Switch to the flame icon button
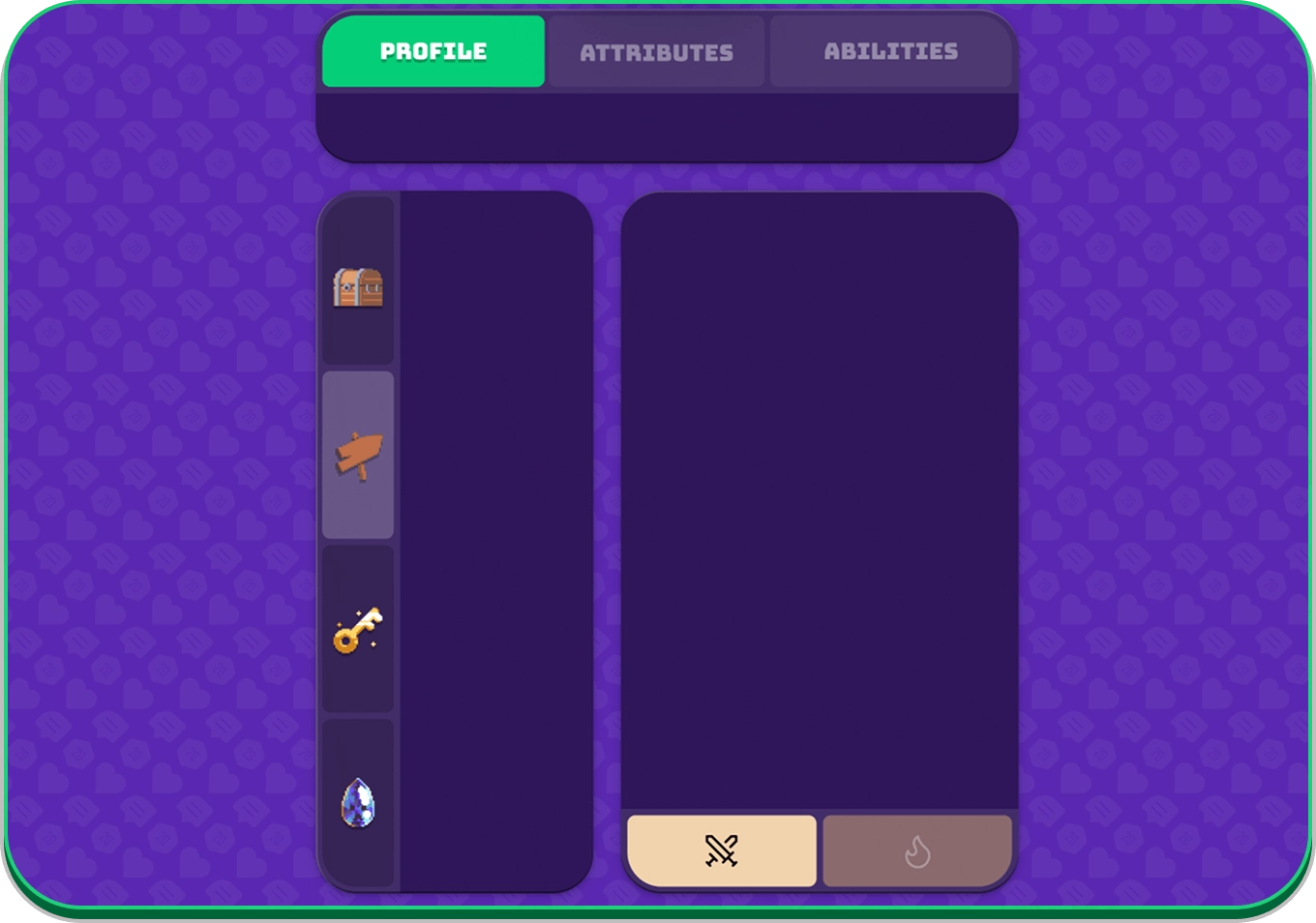This screenshot has width=1316, height=923. (917, 850)
